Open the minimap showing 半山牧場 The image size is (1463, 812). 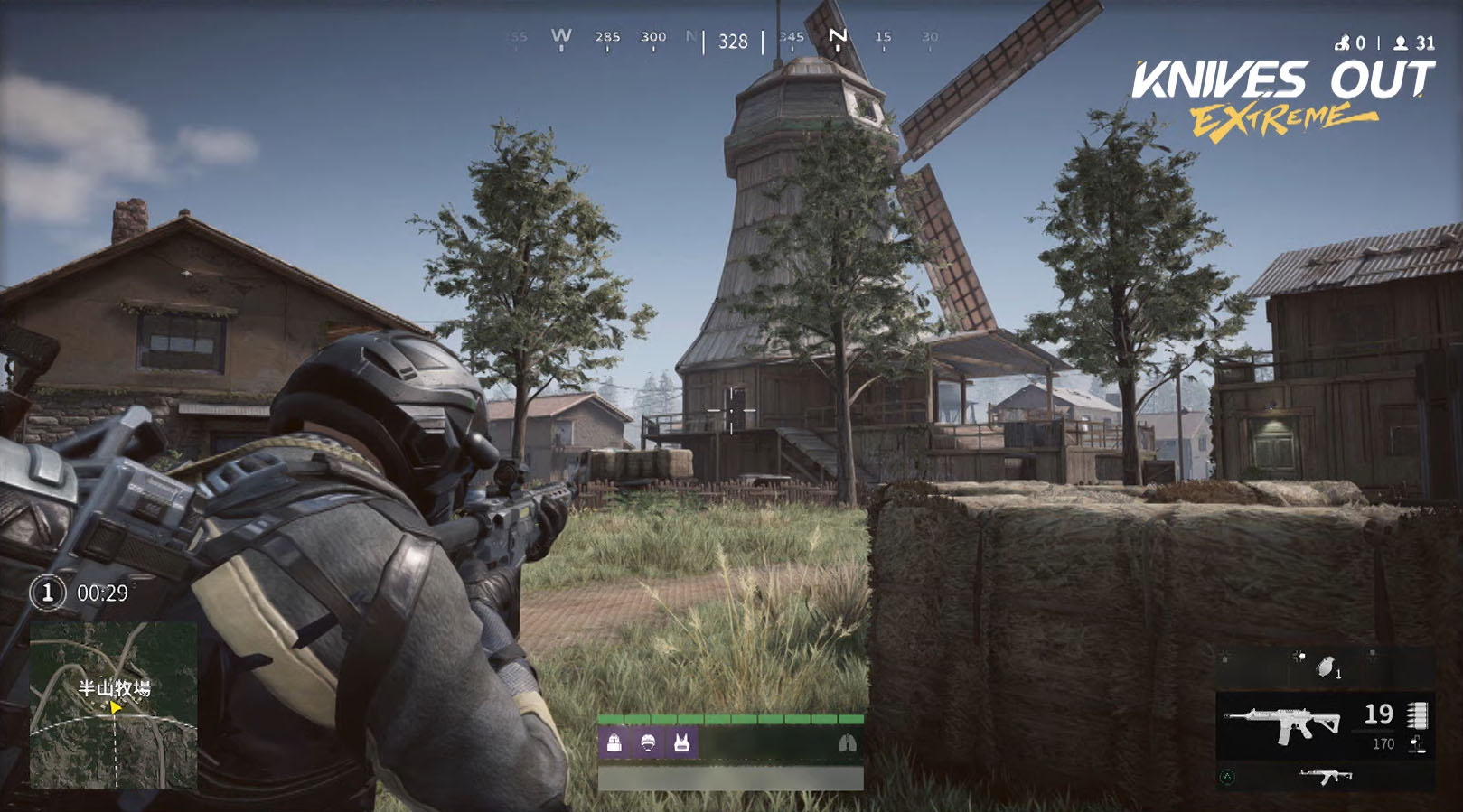(x=113, y=705)
